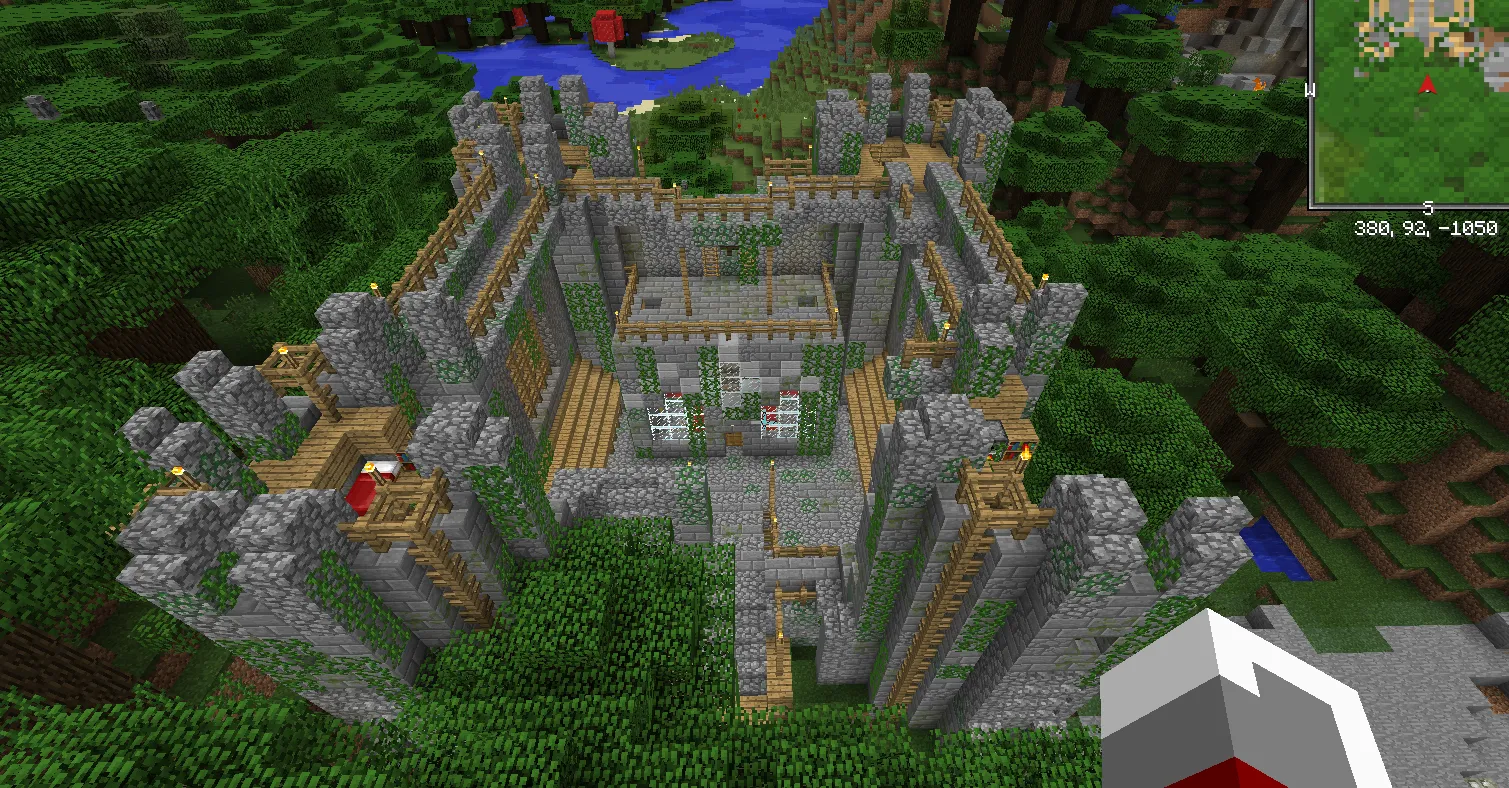Click the red mushroom near the water pool
Viewport: 1509px width, 788px height.
[x=608, y=27]
